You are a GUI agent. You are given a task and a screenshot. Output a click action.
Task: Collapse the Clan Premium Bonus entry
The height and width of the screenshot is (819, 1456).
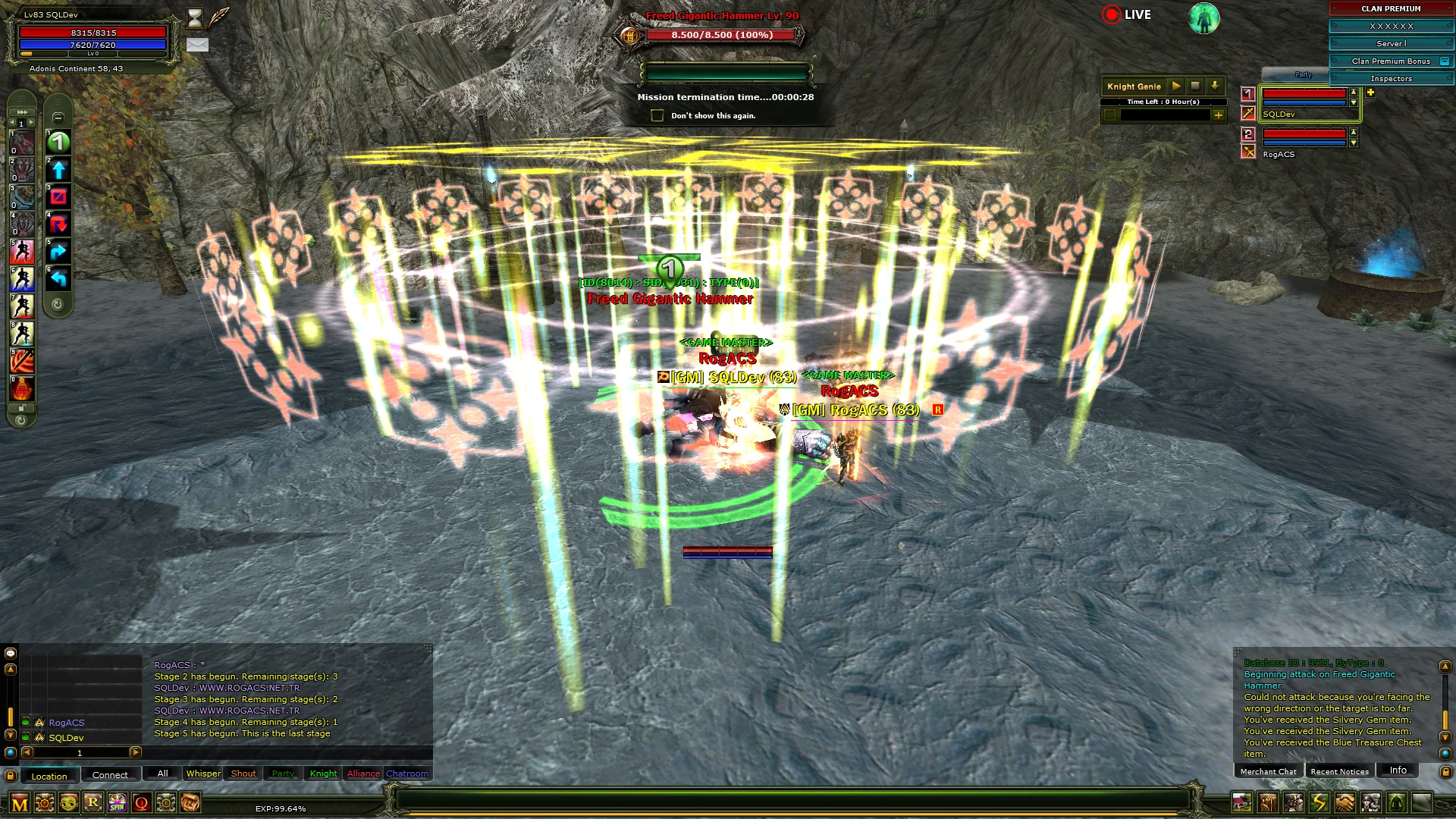[x=1444, y=61]
